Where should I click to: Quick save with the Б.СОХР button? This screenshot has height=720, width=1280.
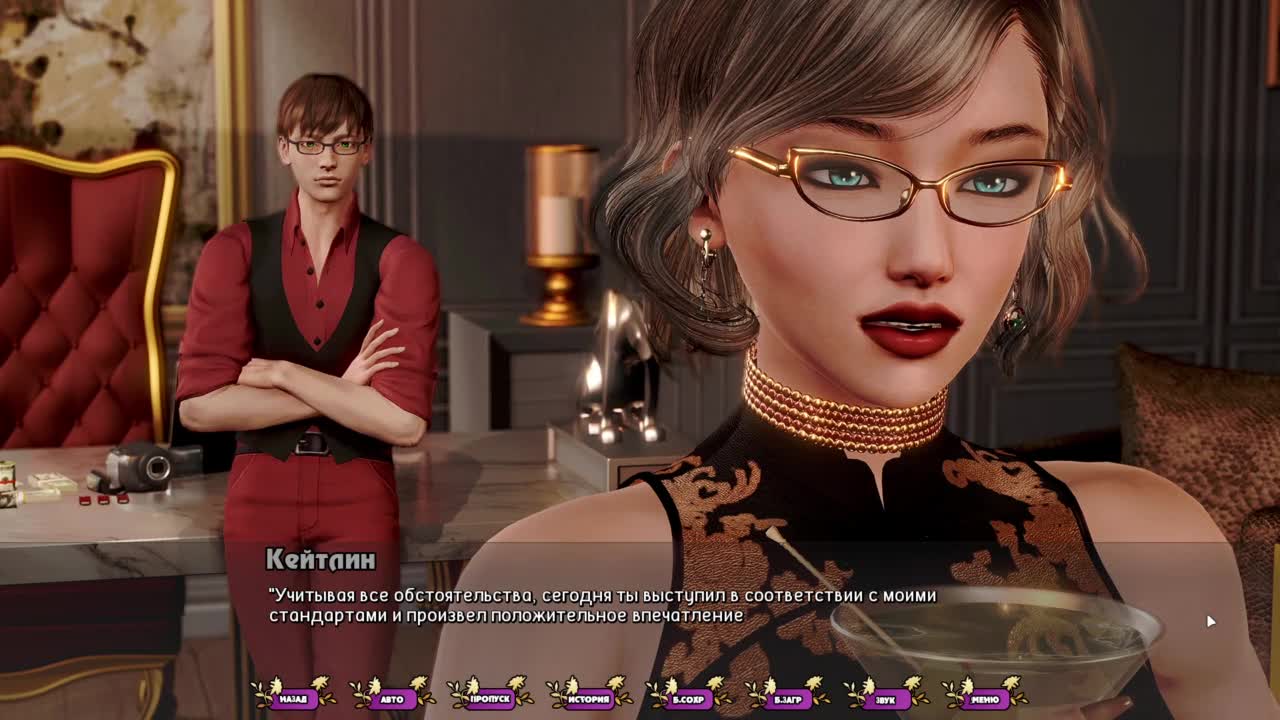click(688, 699)
